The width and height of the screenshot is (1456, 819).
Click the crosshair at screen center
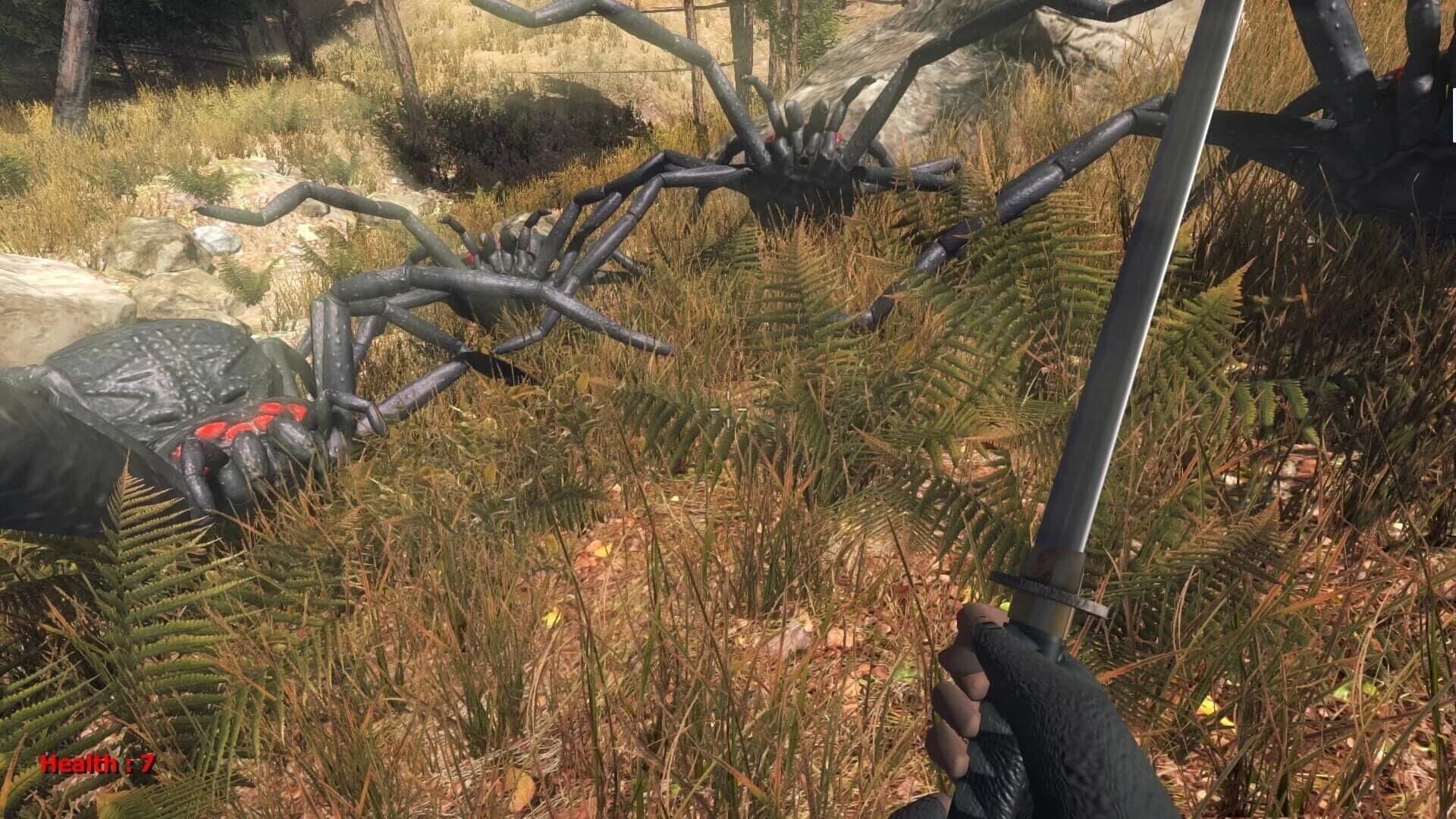click(x=728, y=409)
